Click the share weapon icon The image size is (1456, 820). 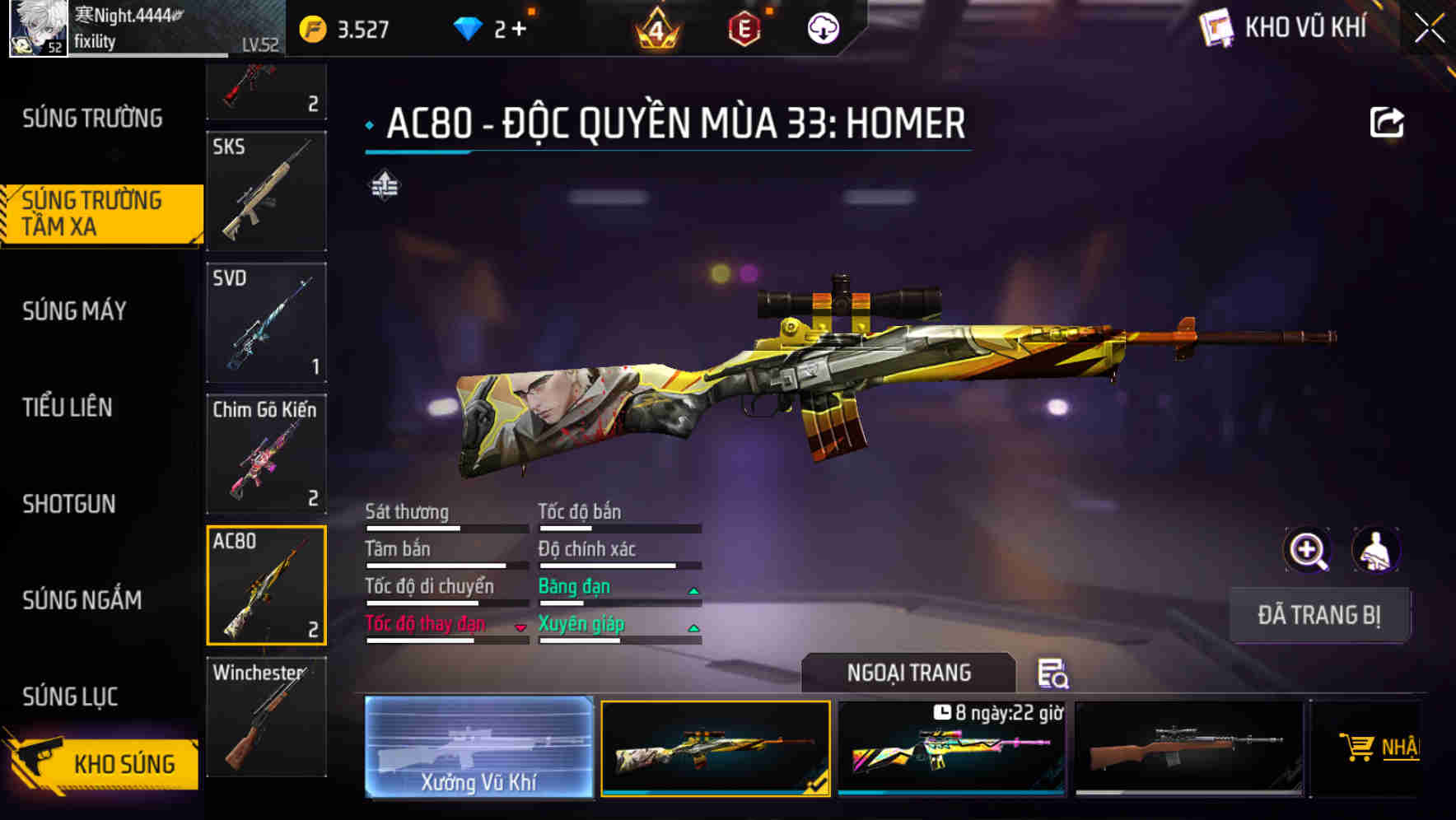click(x=1388, y=122)
